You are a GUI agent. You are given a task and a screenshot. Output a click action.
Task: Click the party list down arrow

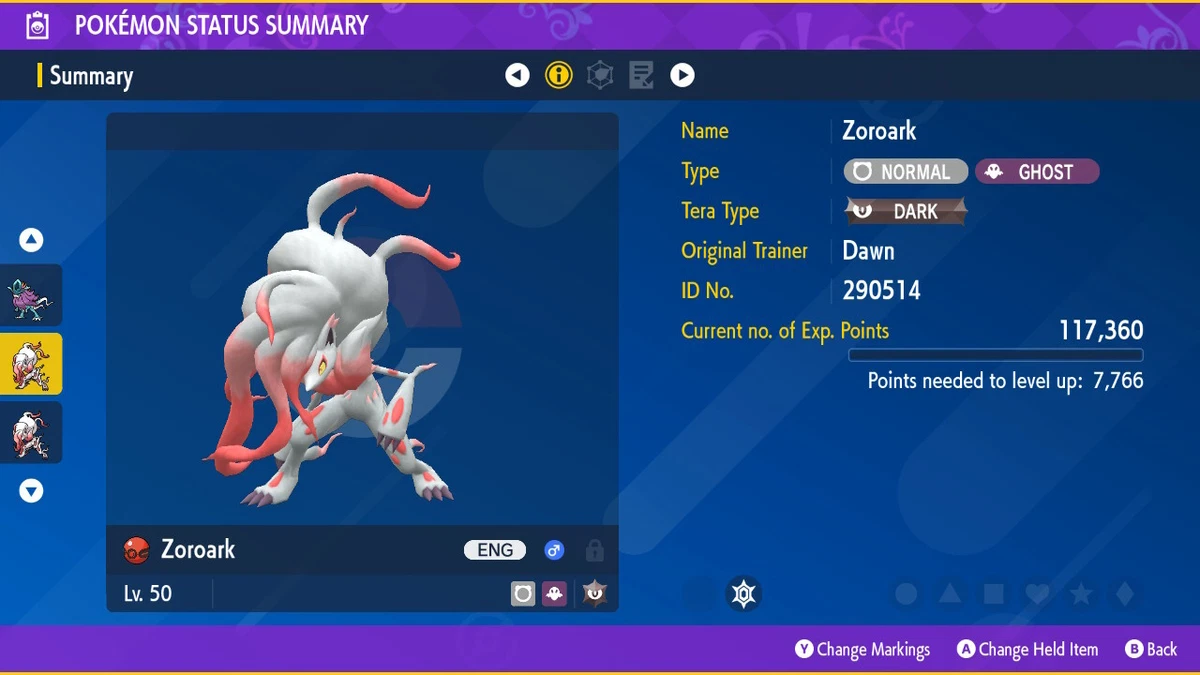(x=32, y=491)
